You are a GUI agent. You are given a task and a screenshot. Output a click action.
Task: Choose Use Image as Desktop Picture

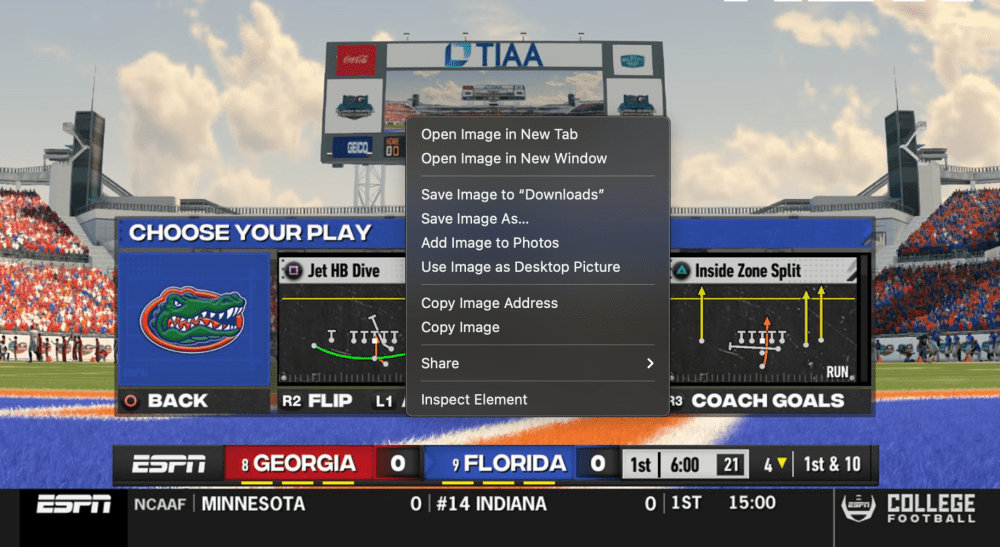(x=520, y=267)
